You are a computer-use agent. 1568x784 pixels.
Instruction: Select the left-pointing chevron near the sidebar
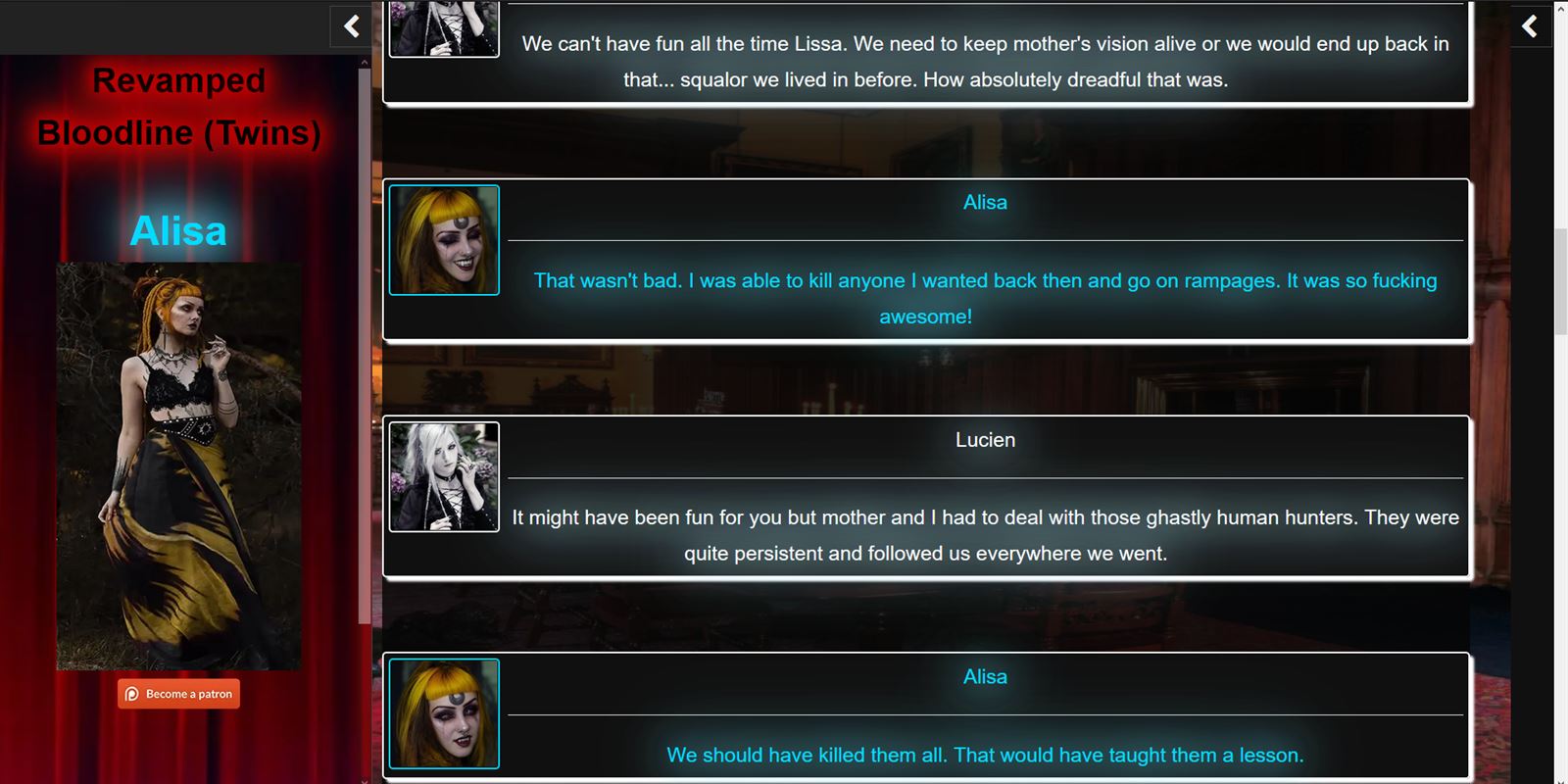[350, 26]
